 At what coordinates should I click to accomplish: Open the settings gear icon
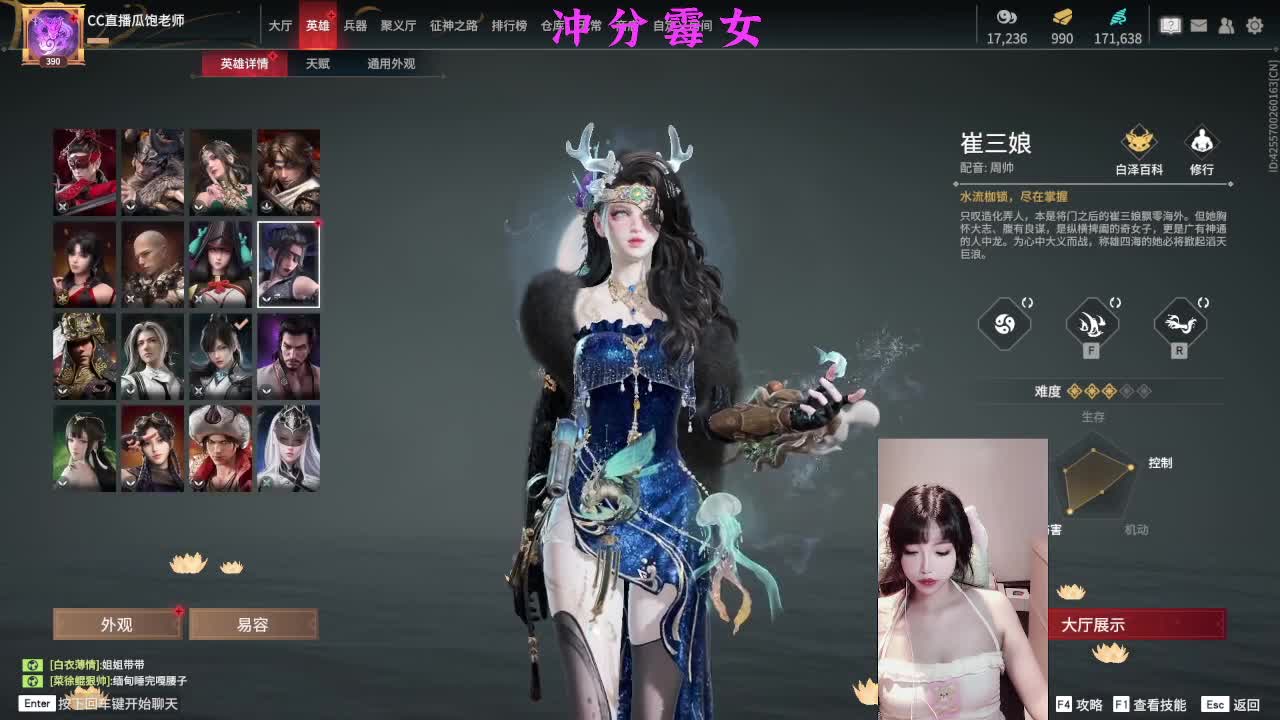(1253, 24)
